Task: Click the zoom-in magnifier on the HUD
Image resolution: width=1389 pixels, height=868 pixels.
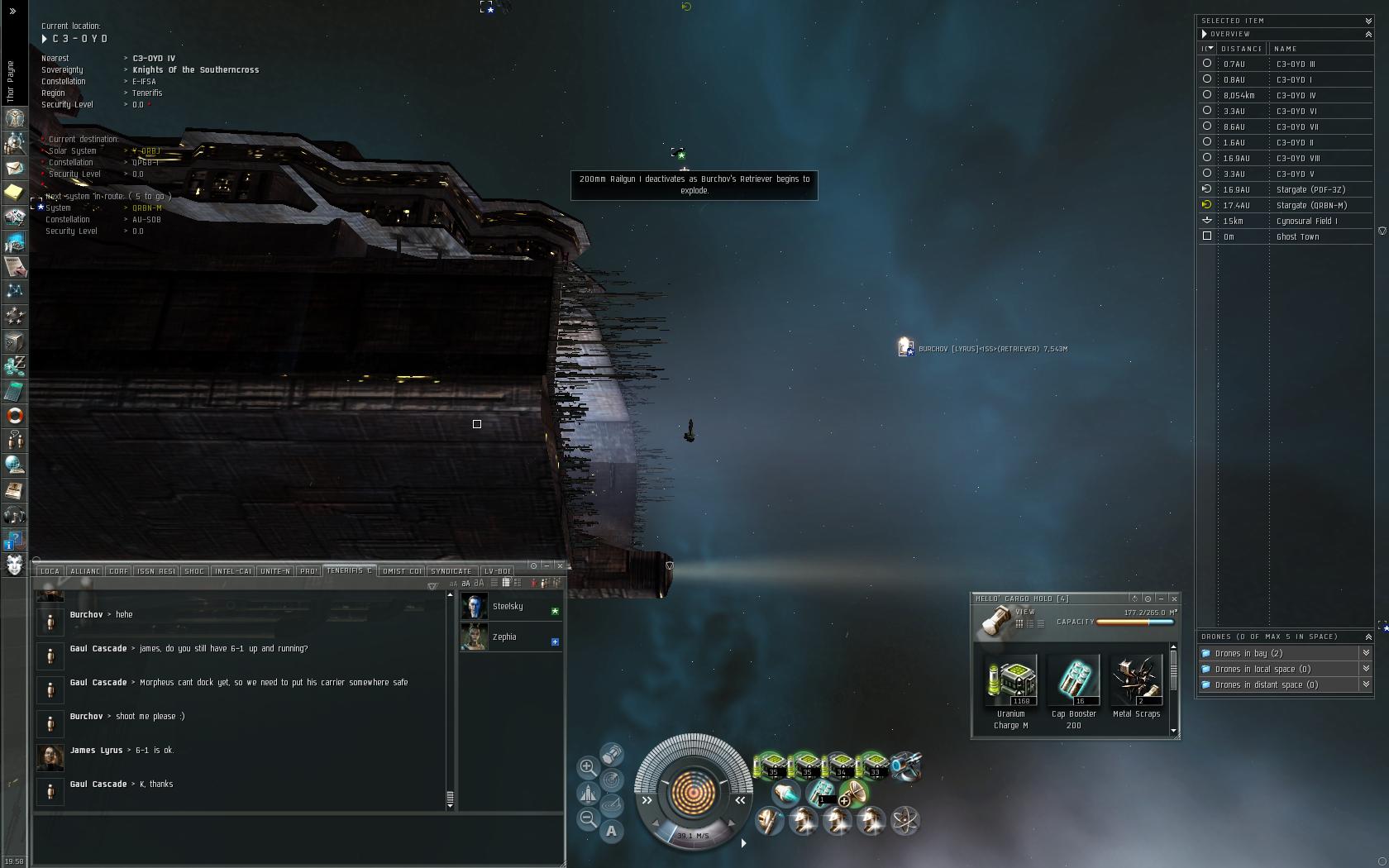Action: click(587, 767)
